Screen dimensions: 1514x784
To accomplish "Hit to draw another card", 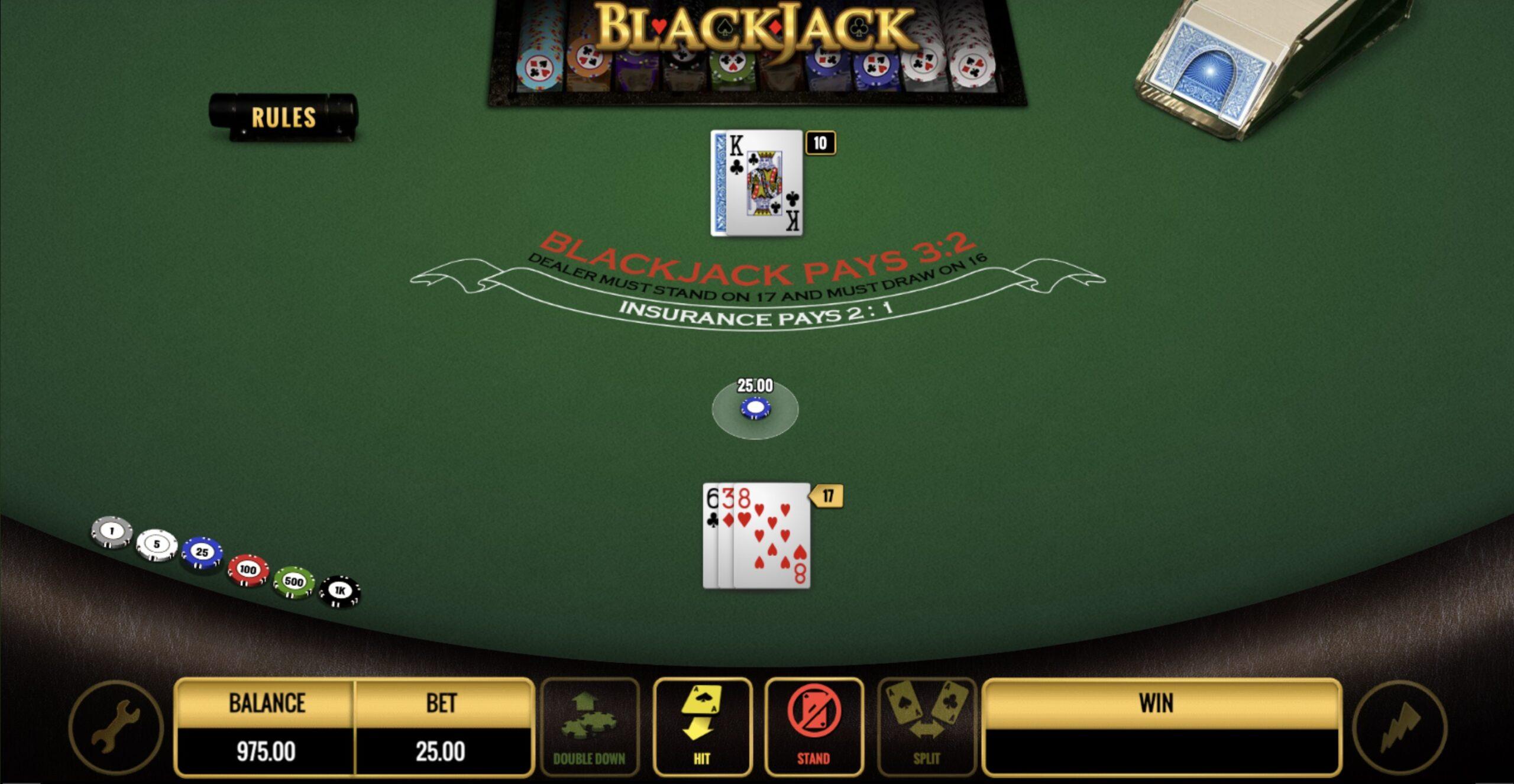I will (x=702, y=726).
